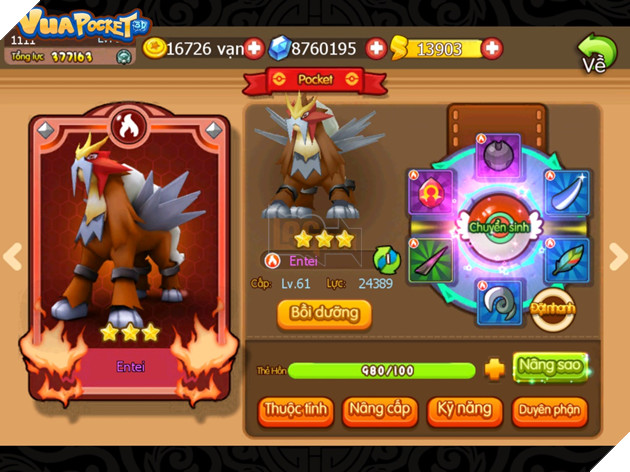Open Bồi dưỡng training for Entei

(324, 313)
